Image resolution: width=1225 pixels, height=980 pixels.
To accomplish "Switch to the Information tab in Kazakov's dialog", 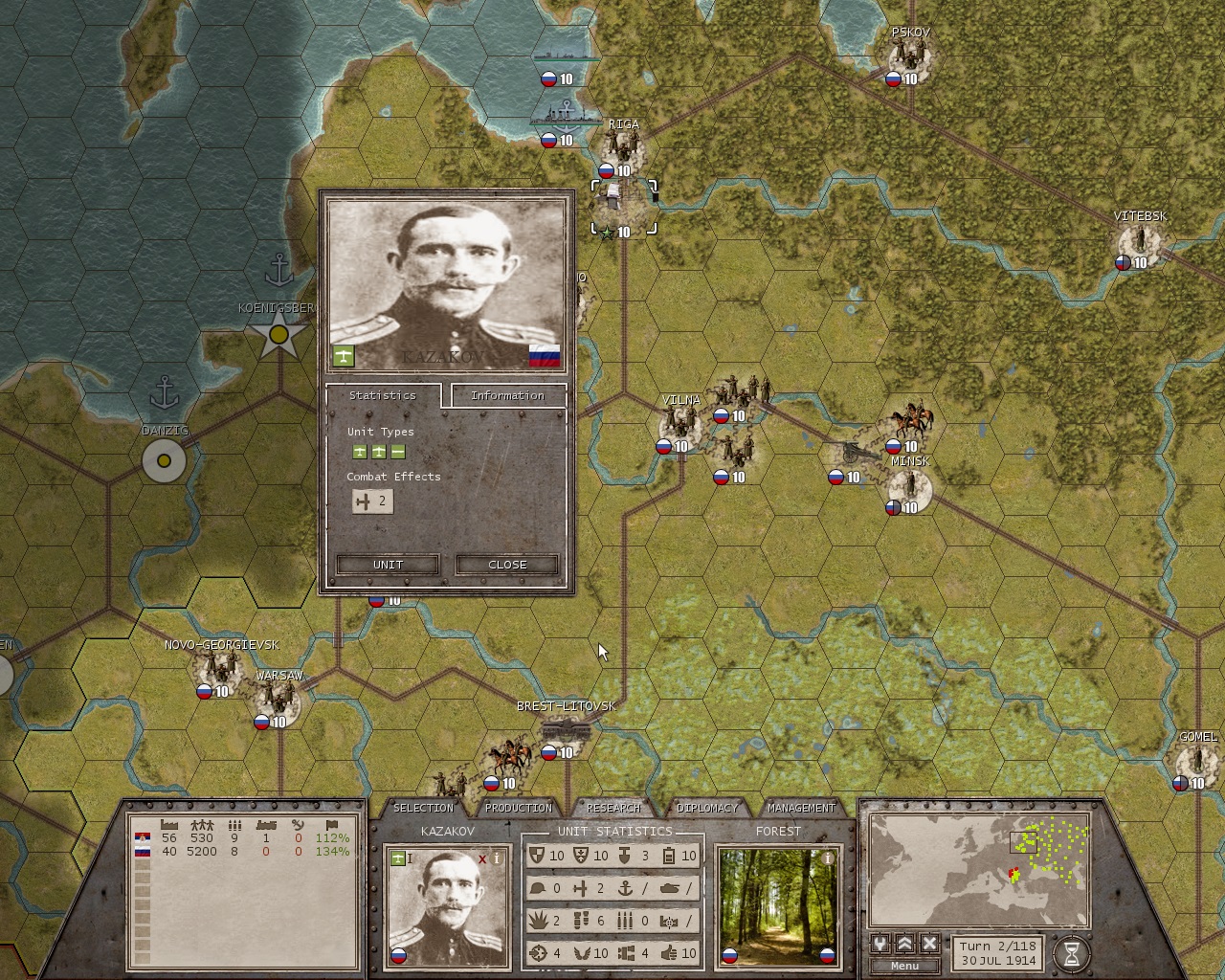I will coord(508,395).
